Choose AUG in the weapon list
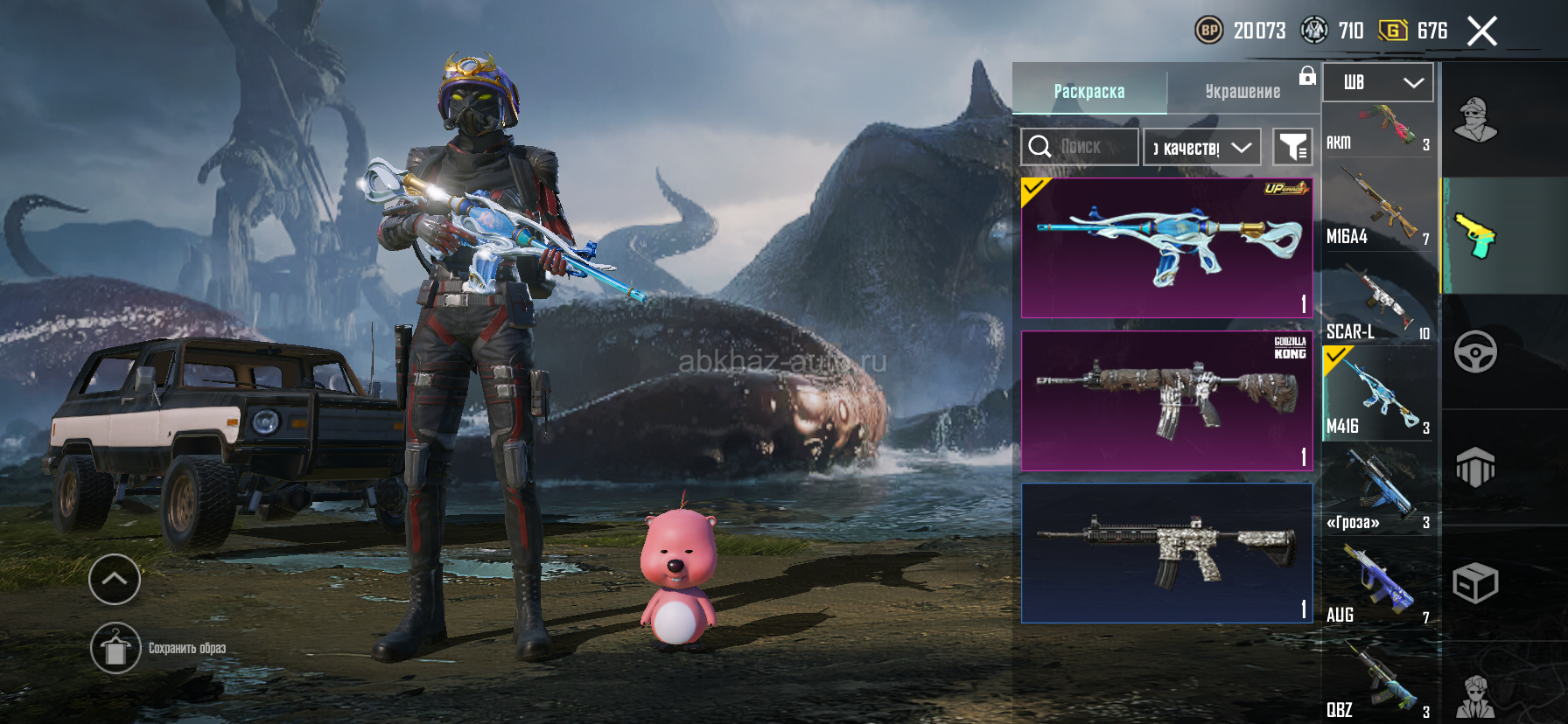The width and height of the screenshot is (1568, 724). (1378, 586)
